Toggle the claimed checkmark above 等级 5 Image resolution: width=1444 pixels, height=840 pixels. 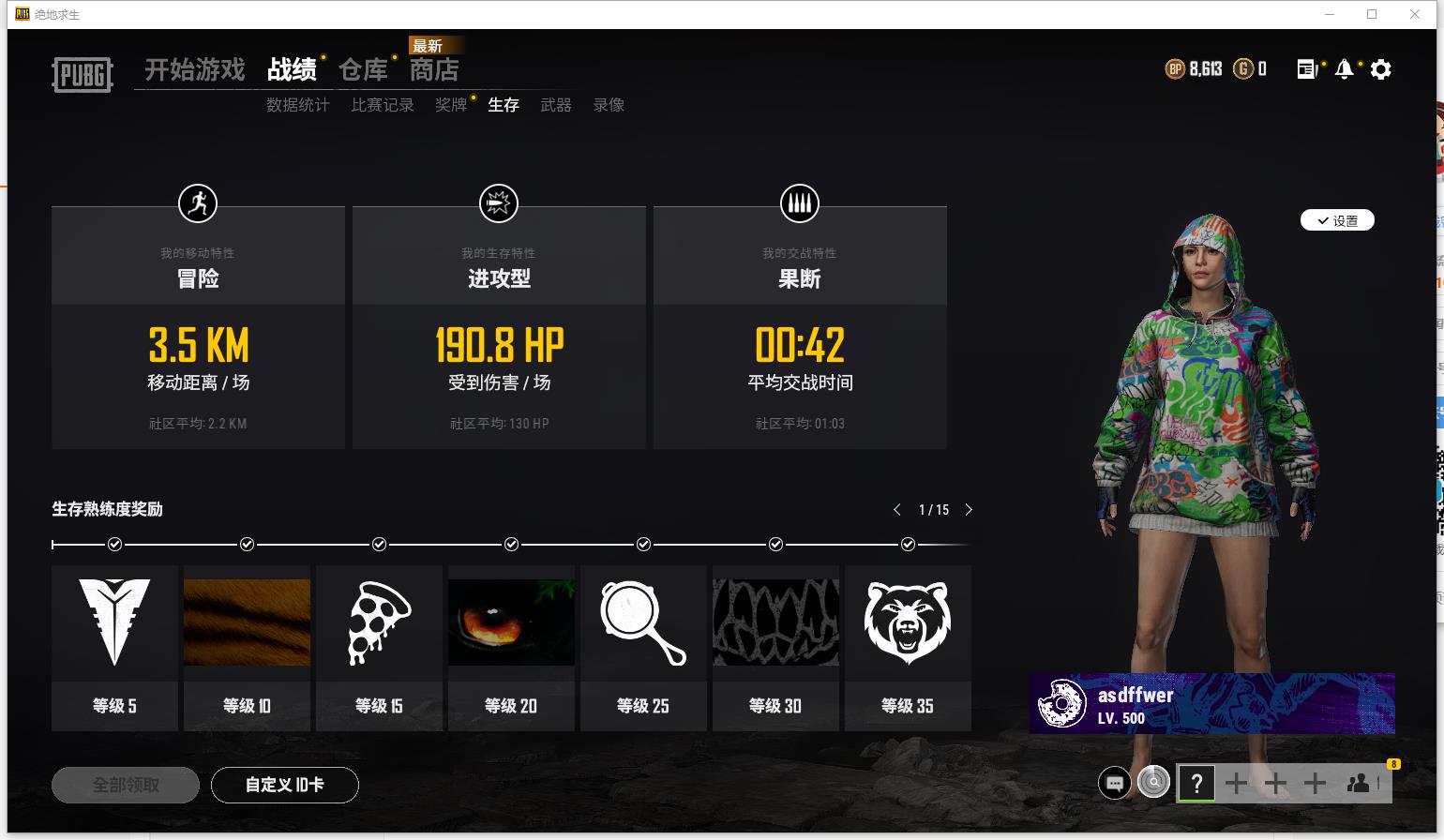tap(114, 544)
